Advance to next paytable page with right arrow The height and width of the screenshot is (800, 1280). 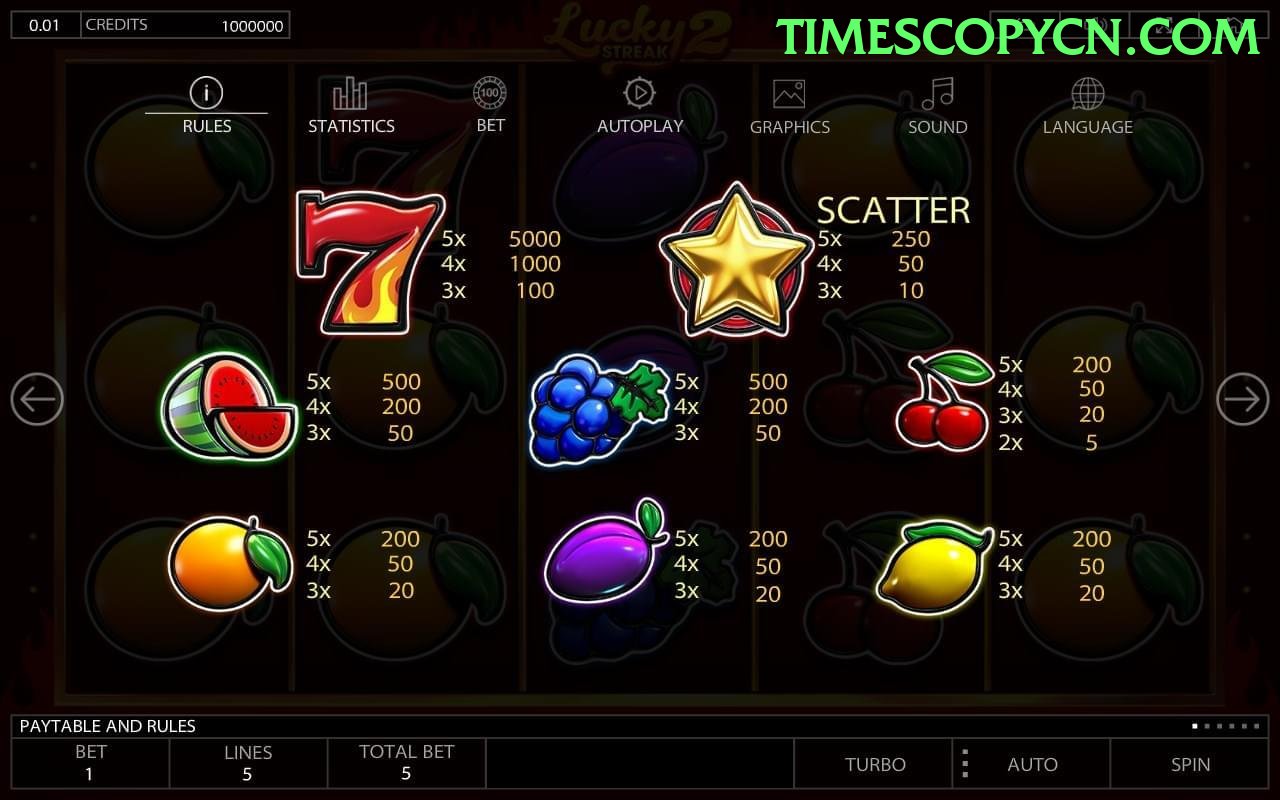coord(1242,398)
